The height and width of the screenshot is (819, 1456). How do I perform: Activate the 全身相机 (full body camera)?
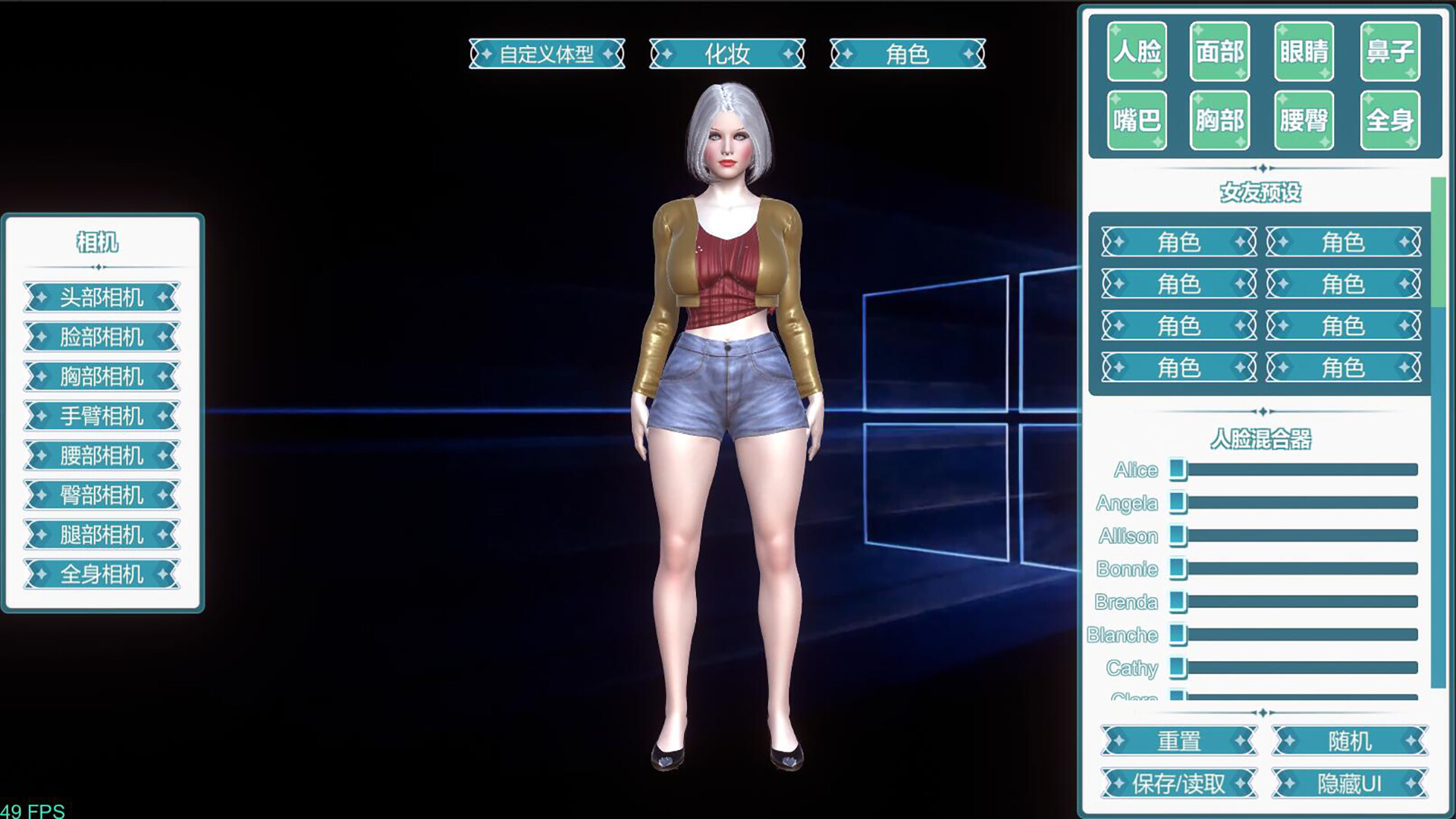point(102,574)
